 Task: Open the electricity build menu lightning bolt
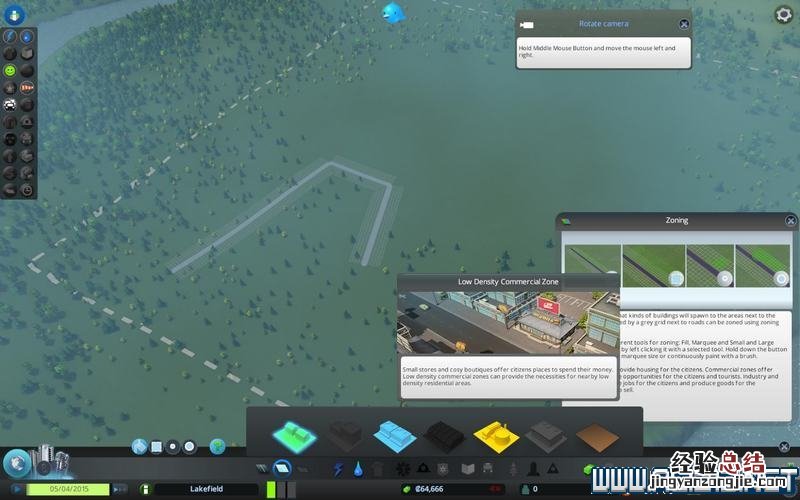click(338, 468)
